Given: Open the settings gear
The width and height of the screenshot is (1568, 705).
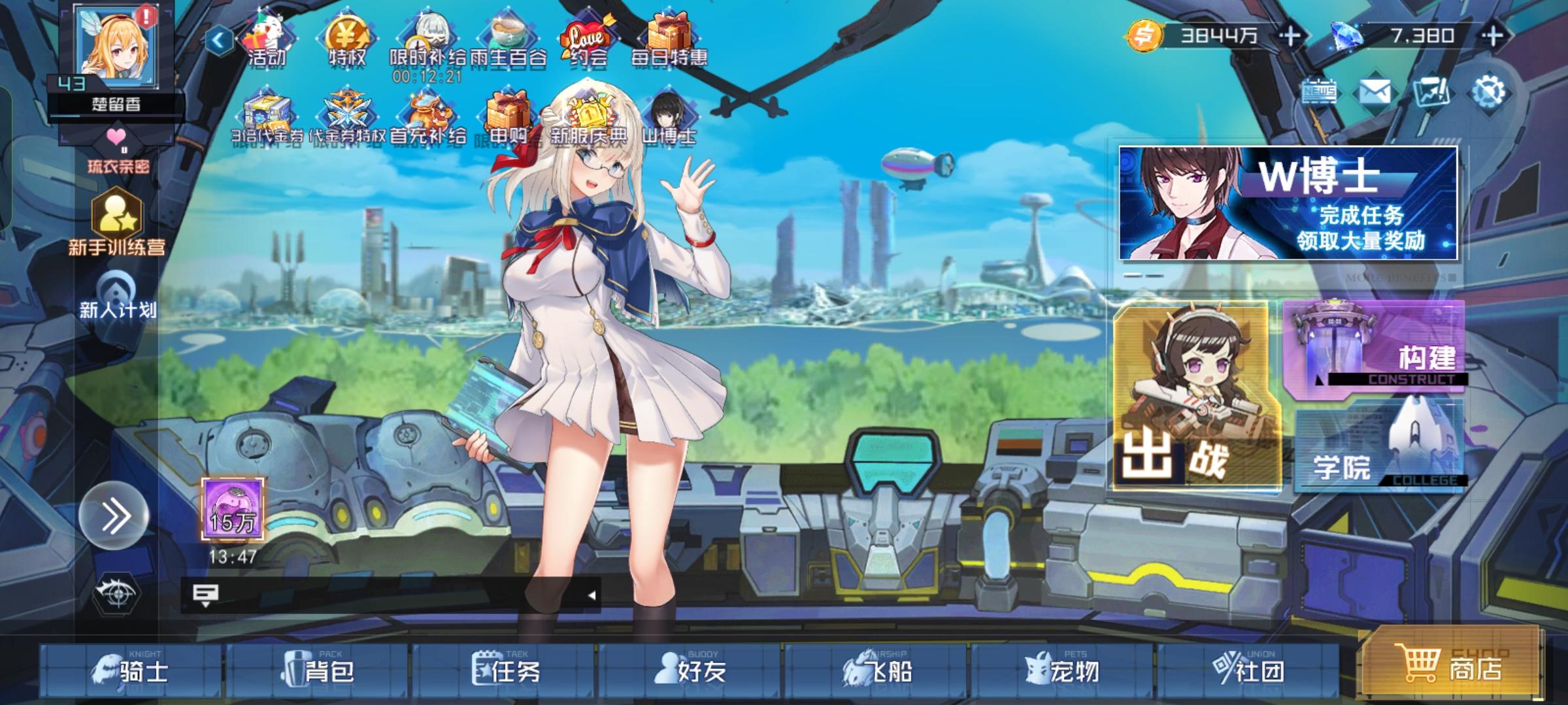Looking at the screenshot, I should (x=1490, y=90).
